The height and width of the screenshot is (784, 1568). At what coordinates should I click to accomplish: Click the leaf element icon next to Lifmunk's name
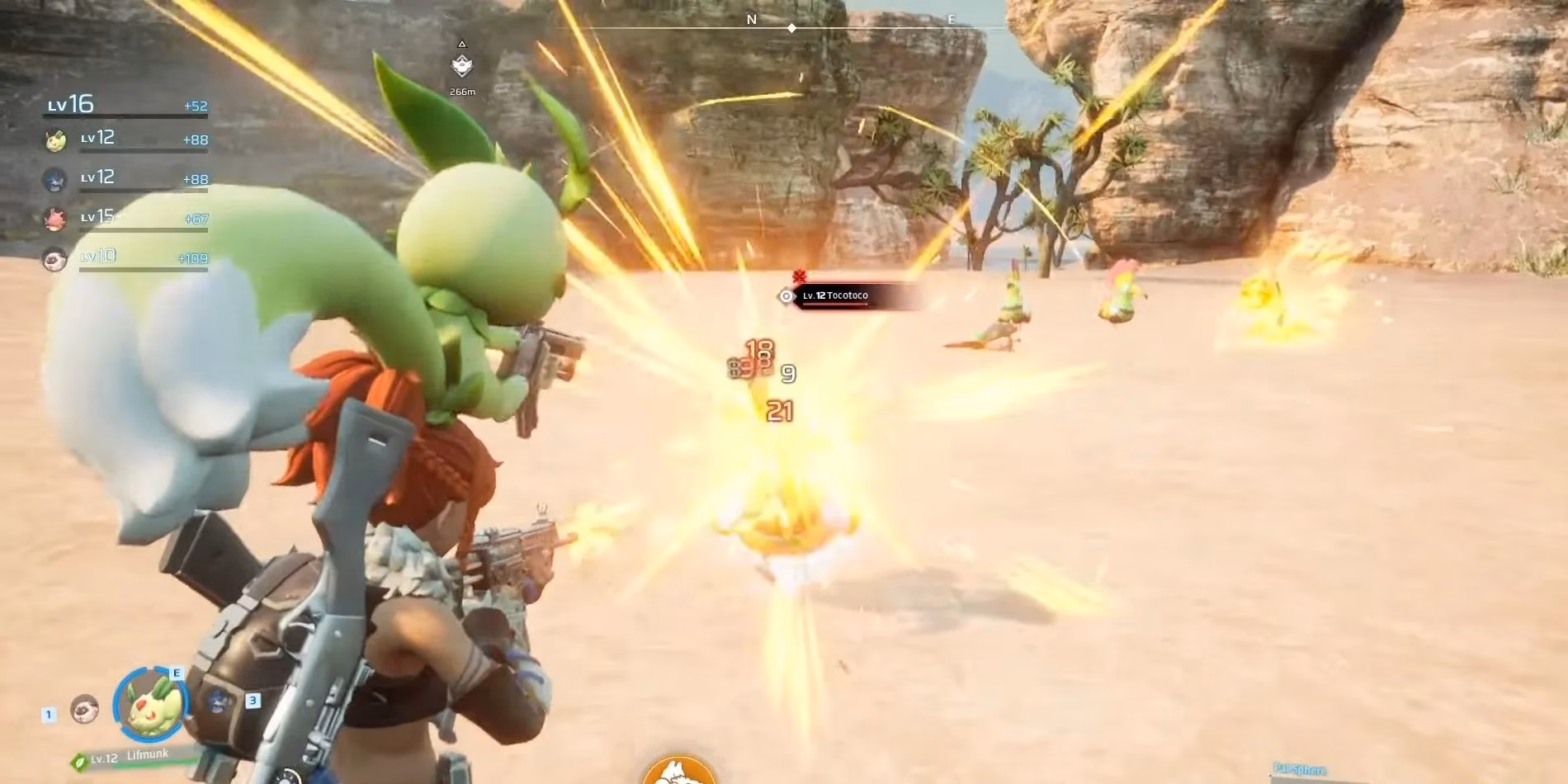pyautogui.click(x=79, y=763)
